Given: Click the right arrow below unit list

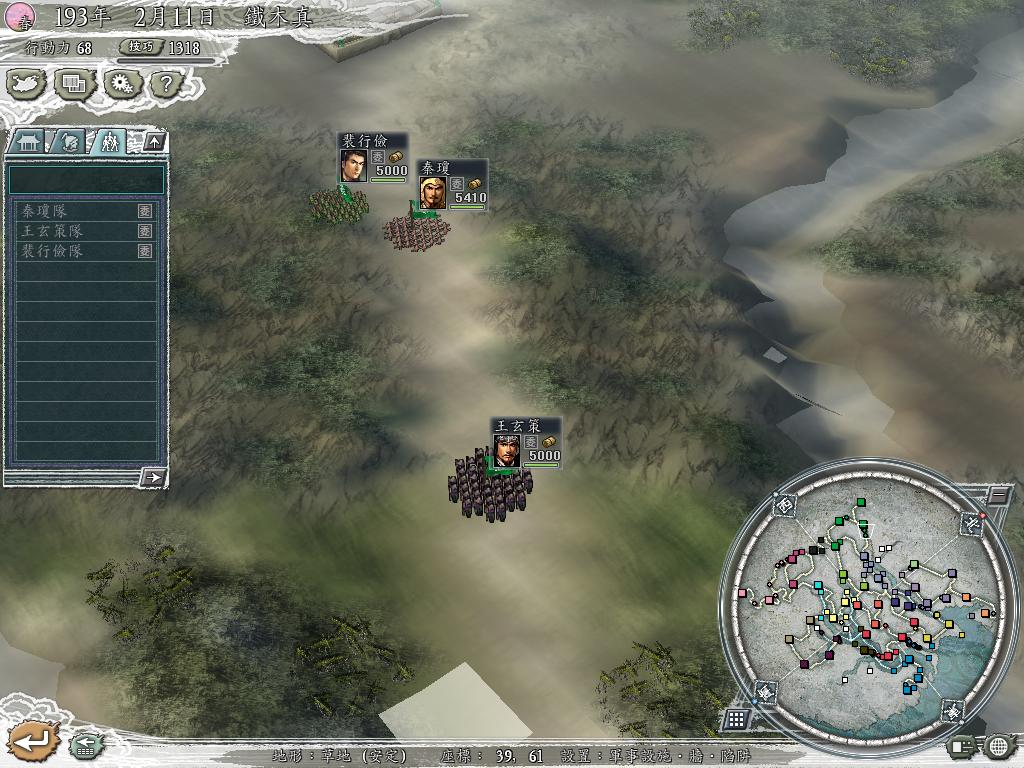Looking at the screenshot, I should pos(152,477).
